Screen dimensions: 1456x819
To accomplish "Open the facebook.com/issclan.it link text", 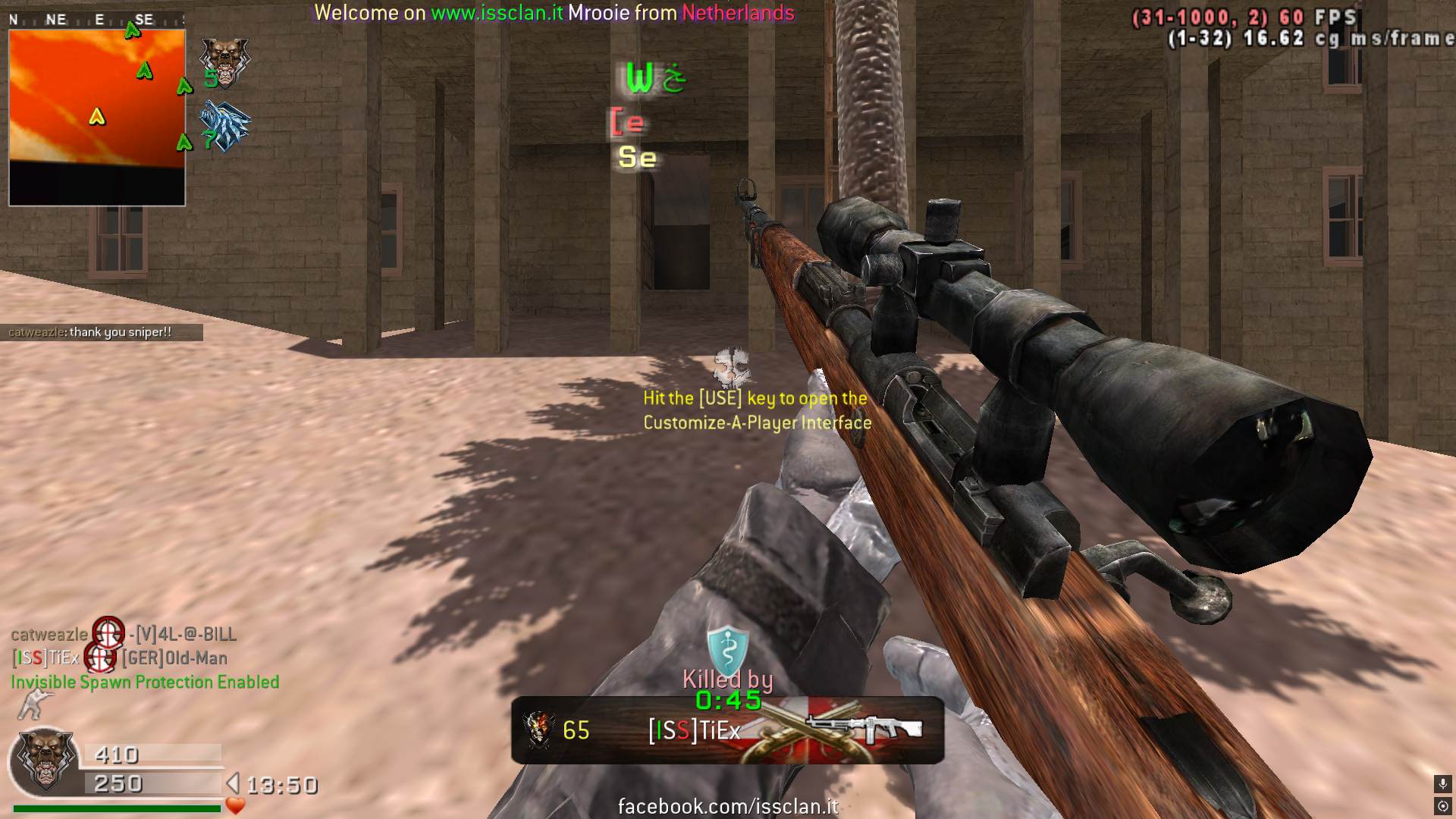I will click(x=728, y=806).
